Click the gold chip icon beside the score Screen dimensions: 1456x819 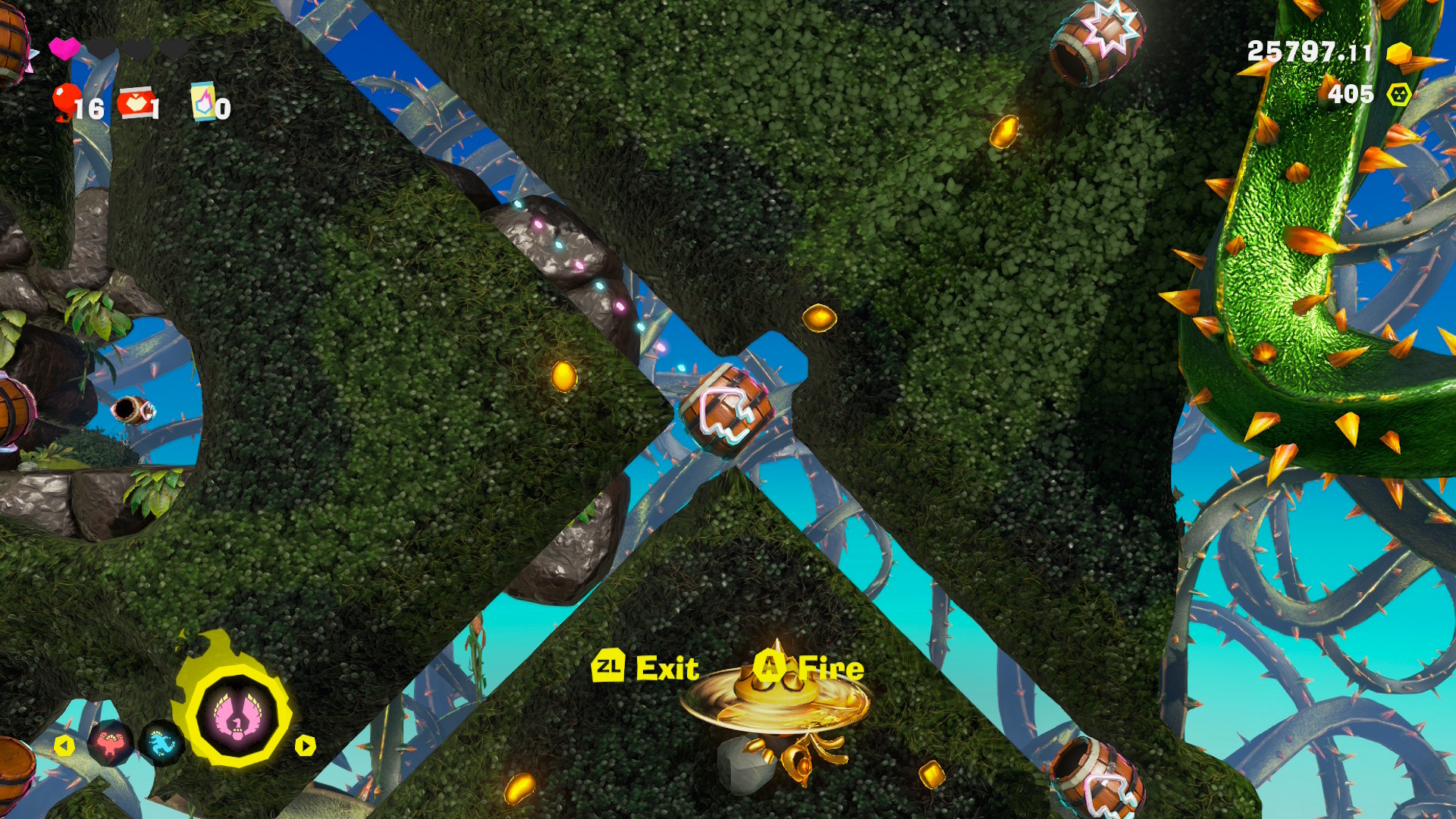[x=1400, y=55]
